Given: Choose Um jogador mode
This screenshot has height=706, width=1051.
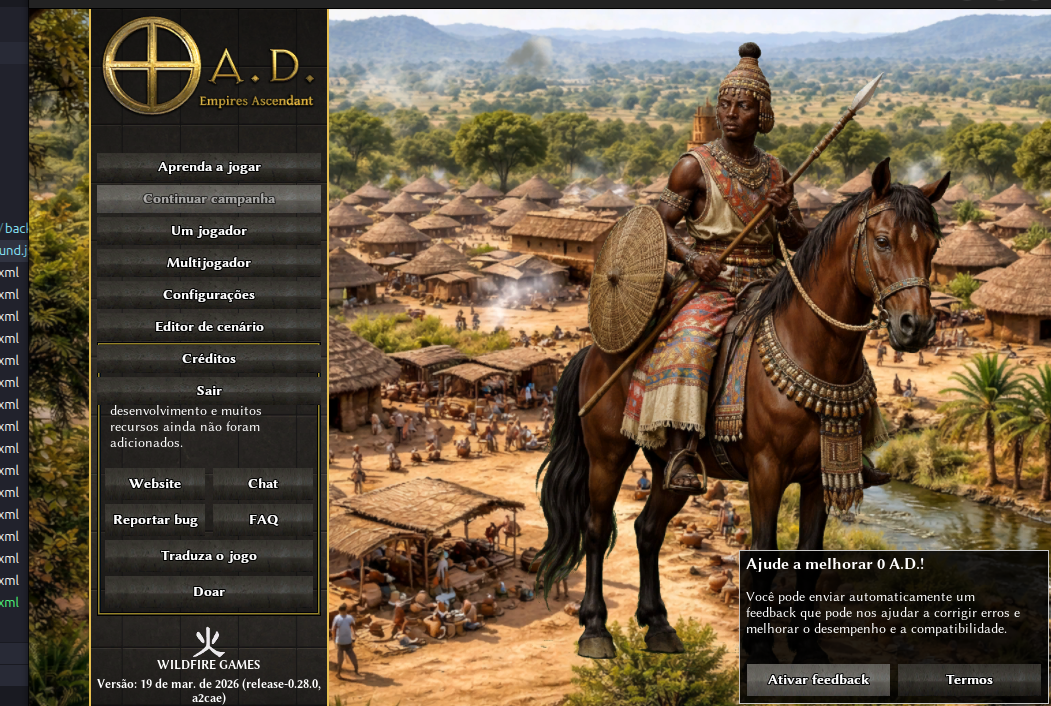Looking at the screenshot, I should coord(209,231).
